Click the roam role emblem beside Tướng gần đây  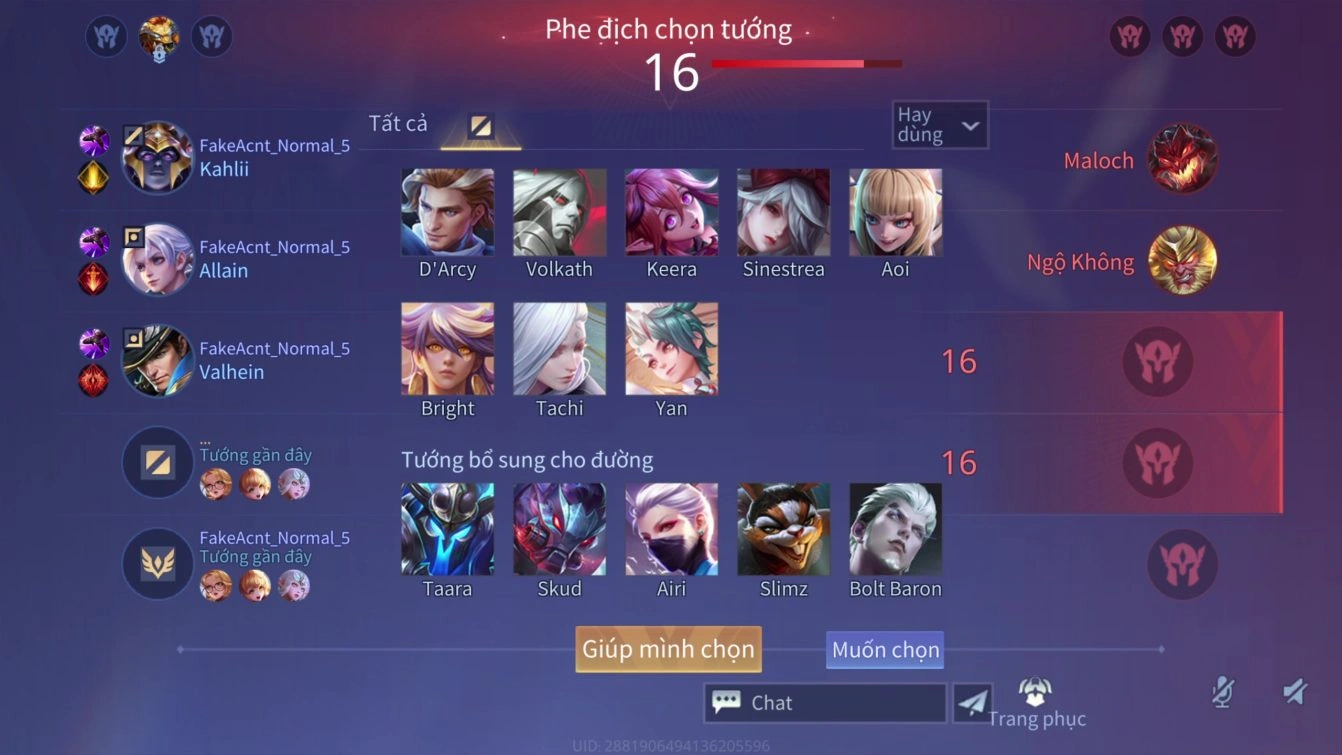click(157, 564)
